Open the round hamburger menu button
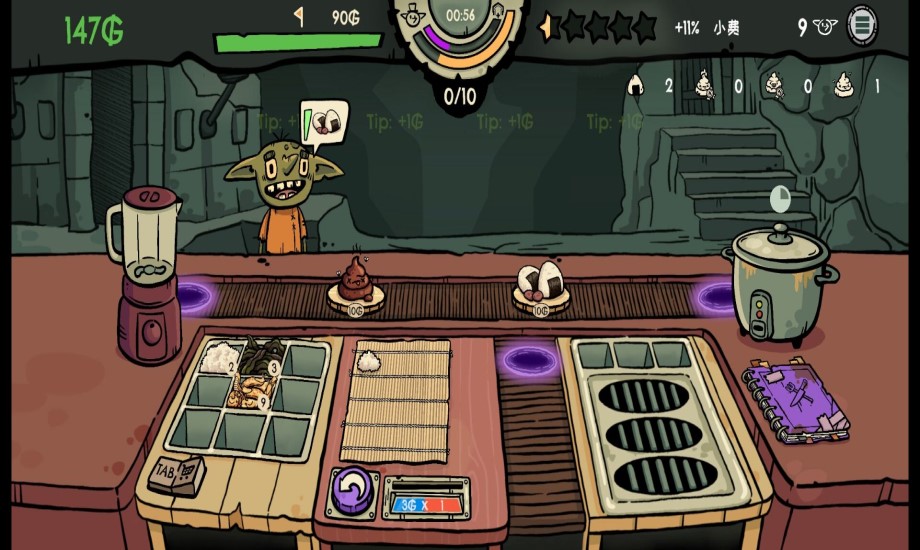Screen dimensions: 920x550 point(862,25)
